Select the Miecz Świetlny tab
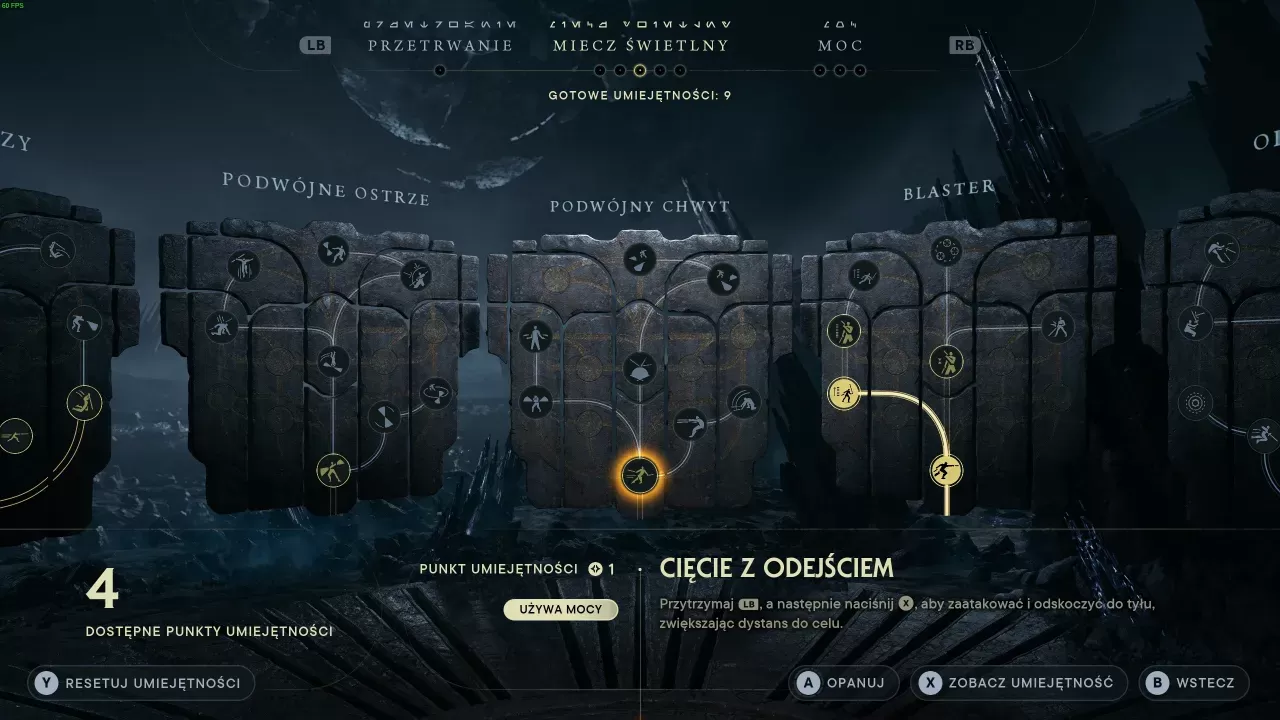This screenshot has height=720, width=1280. click(x=640, y=46)
